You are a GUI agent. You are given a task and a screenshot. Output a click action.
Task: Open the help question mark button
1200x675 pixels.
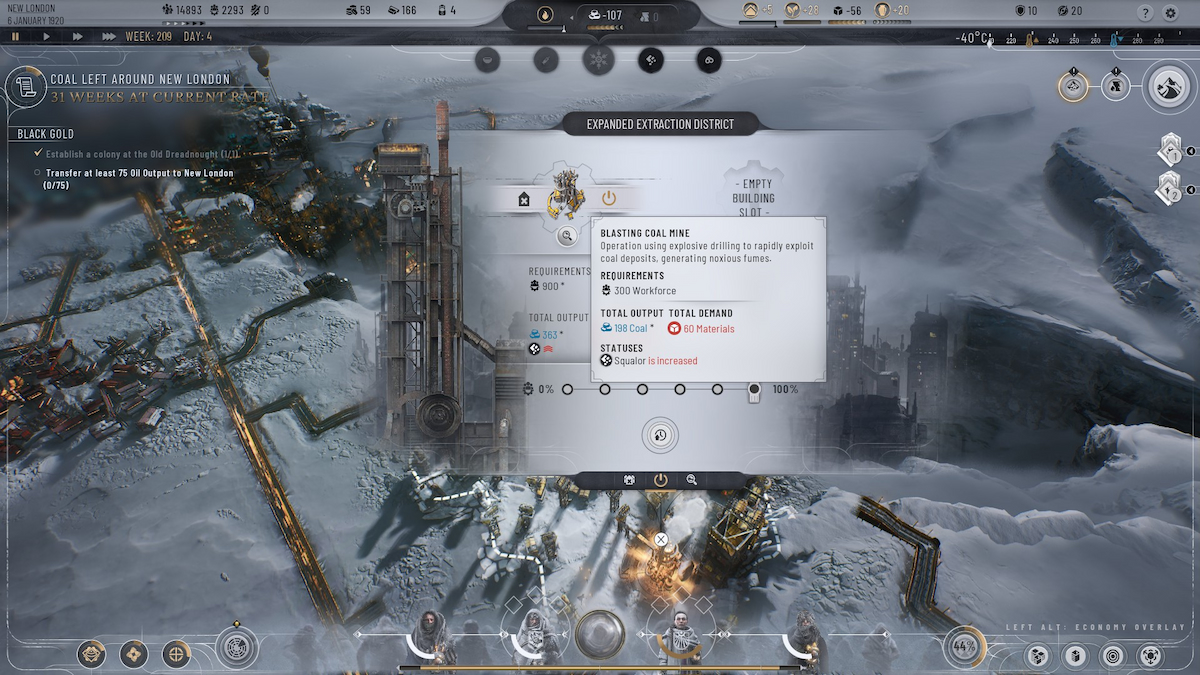point(1146,13)
